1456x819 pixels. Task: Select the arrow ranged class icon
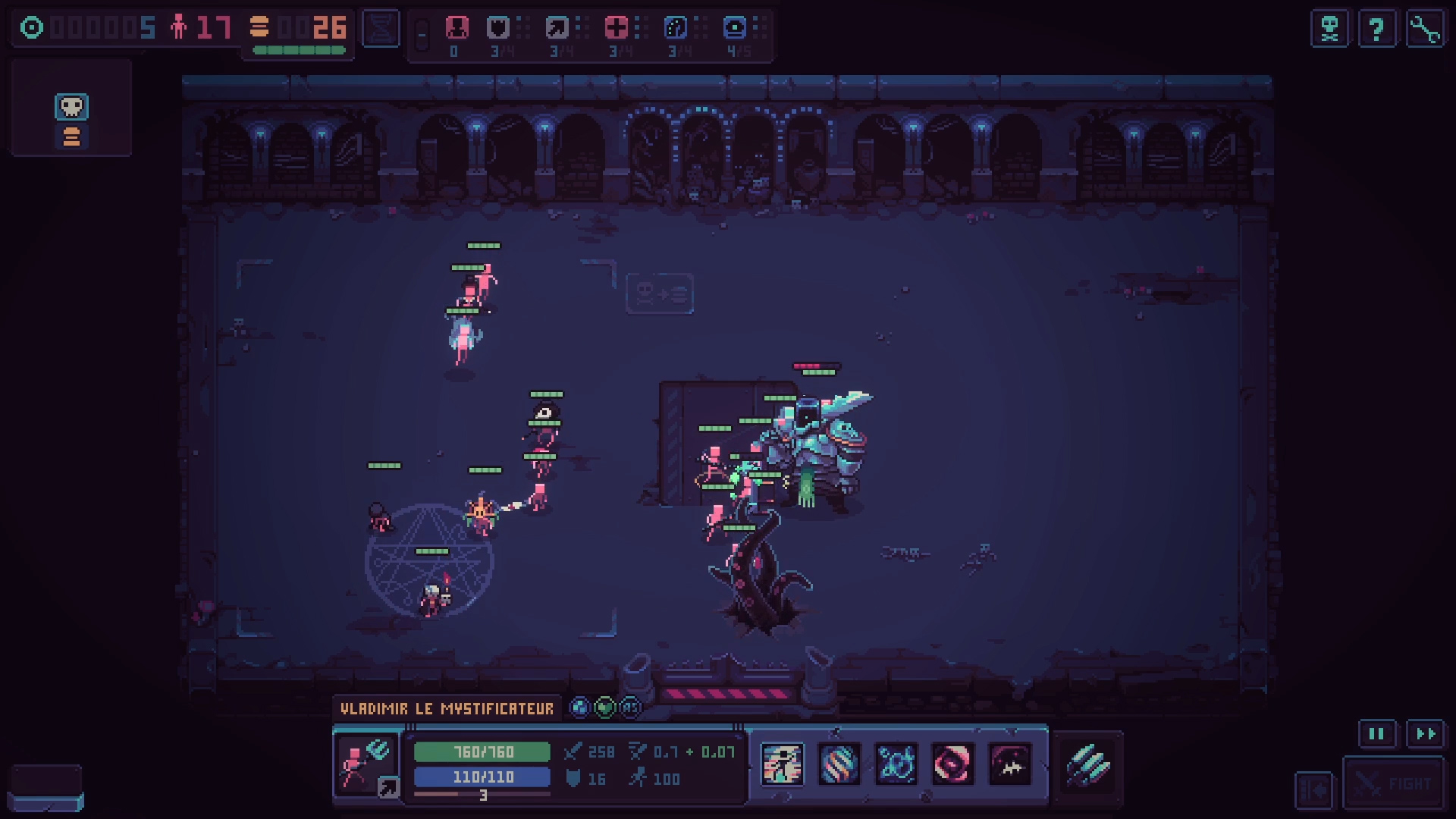pyautogui.click(x=557, y=29)
